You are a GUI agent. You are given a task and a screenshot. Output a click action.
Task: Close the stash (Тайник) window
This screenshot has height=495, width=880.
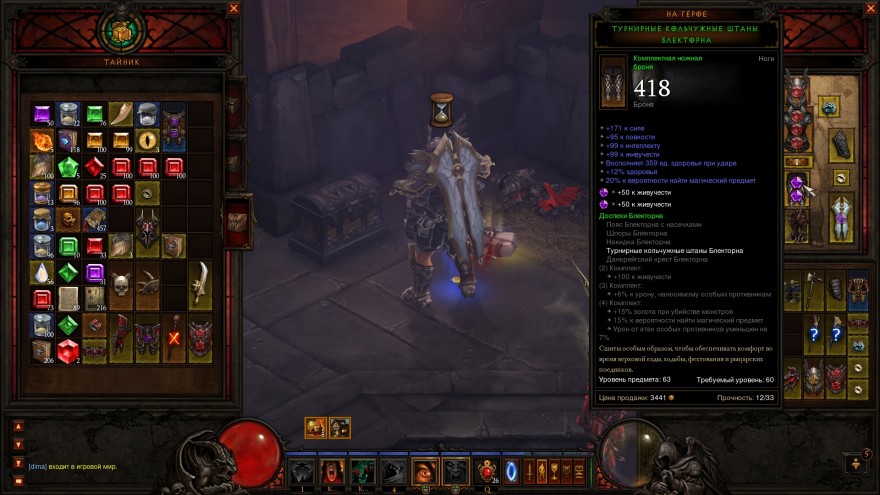pos(233,9)
